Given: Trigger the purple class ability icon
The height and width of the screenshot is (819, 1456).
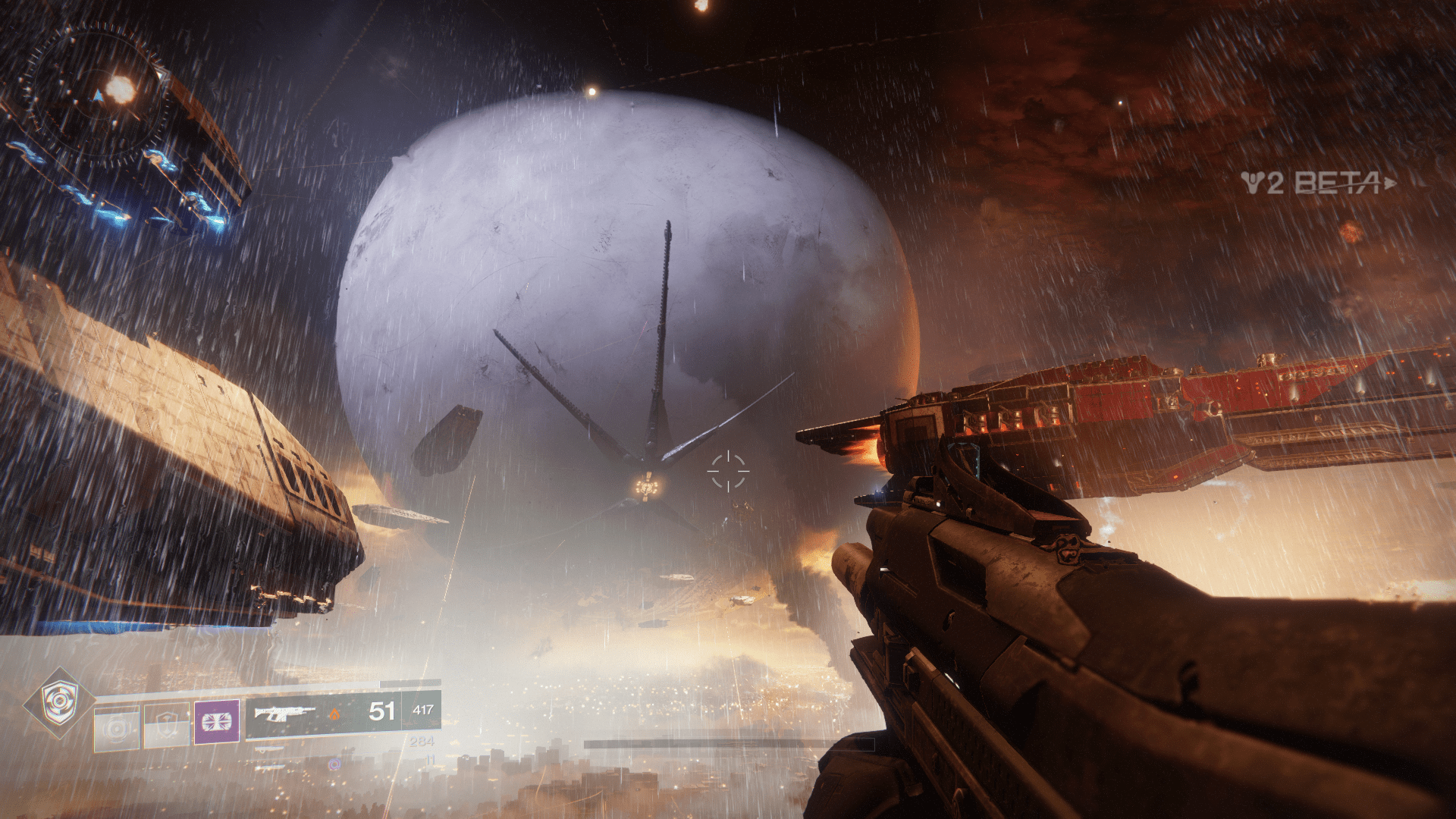Looking at the screenshot, I should tap(217, 721).
